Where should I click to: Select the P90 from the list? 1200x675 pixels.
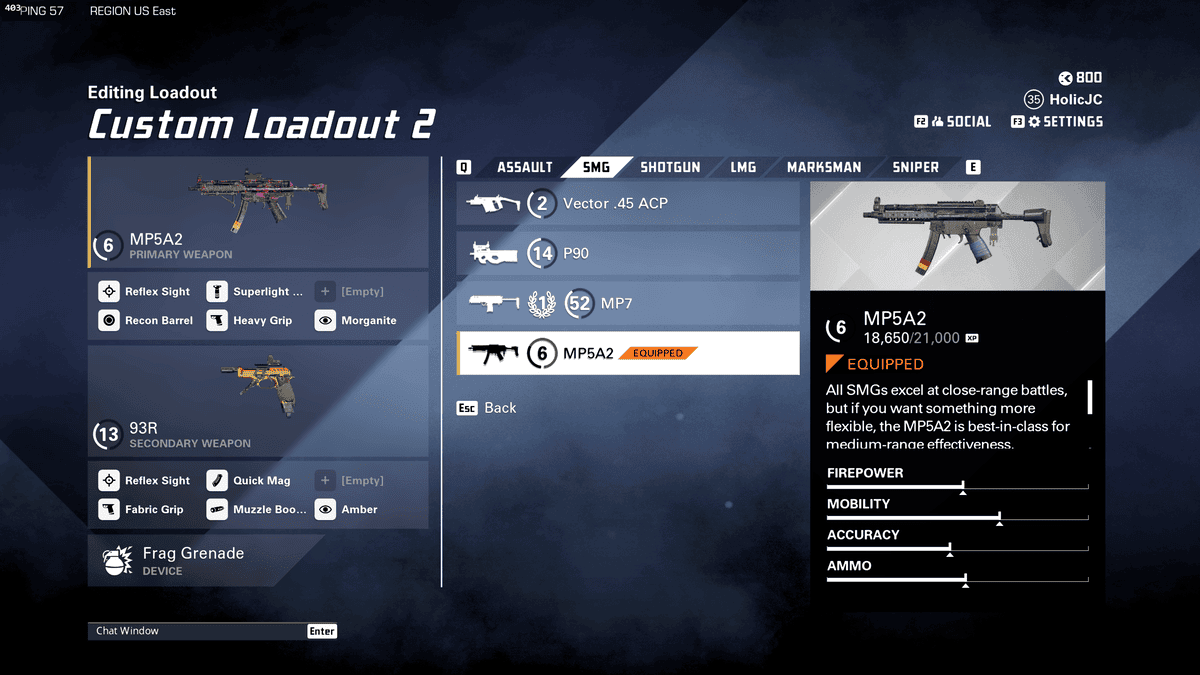pyautogui.click(x=628, y=253)
